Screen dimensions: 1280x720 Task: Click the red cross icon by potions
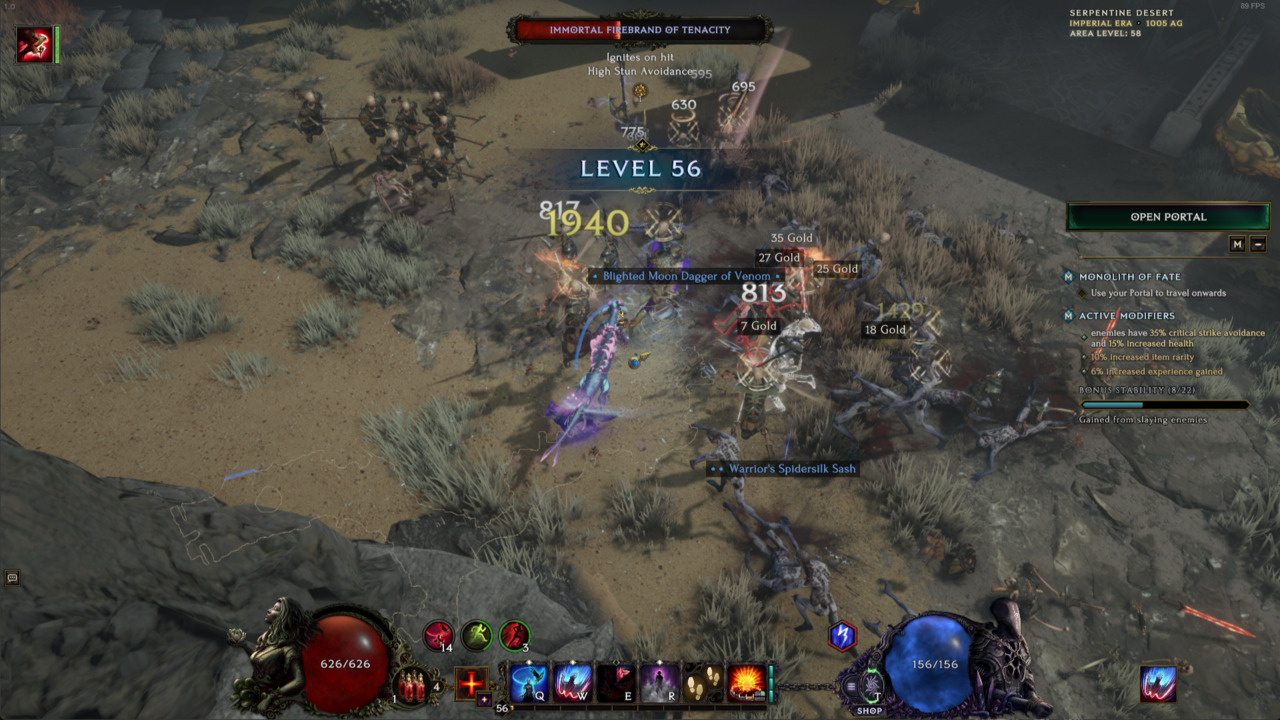471,684
